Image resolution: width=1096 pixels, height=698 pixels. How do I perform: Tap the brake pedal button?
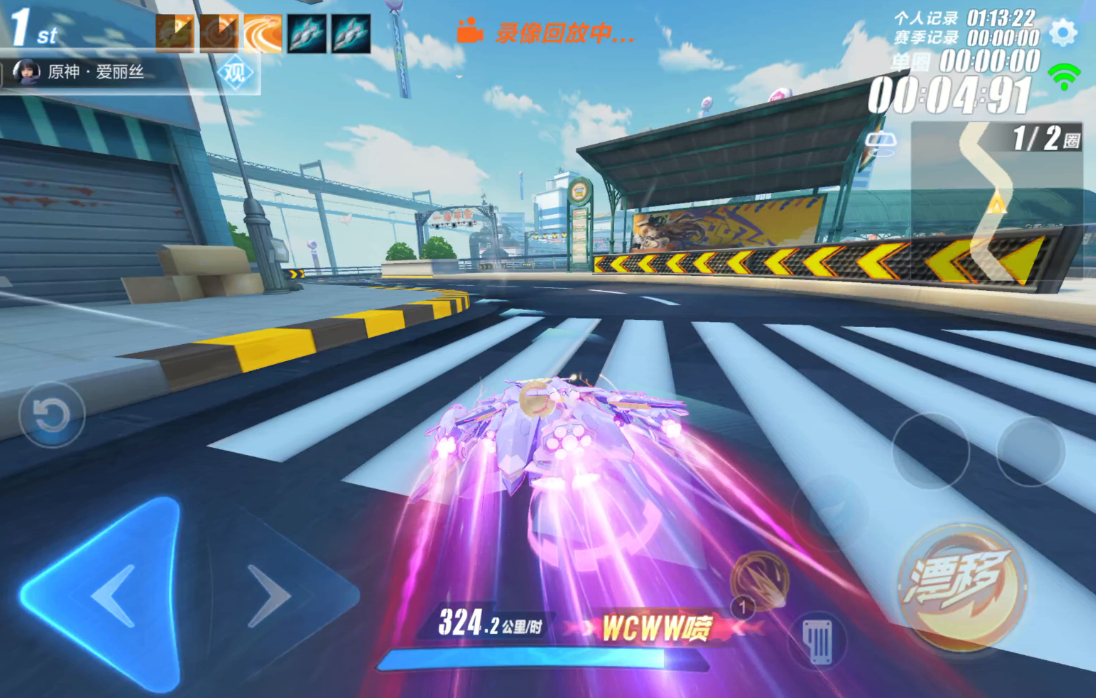coord(817,638)
